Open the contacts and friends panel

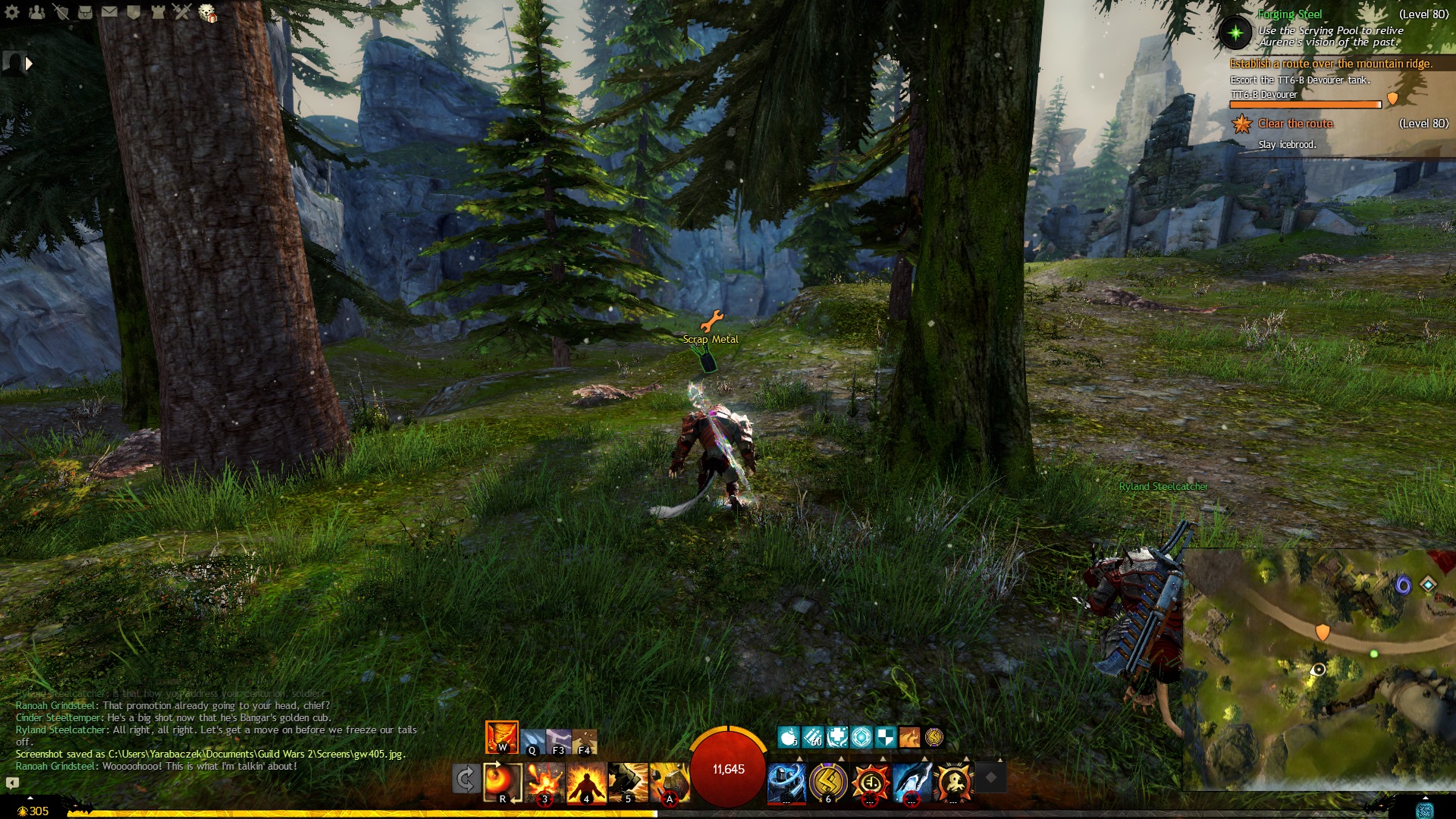(36, 11)
